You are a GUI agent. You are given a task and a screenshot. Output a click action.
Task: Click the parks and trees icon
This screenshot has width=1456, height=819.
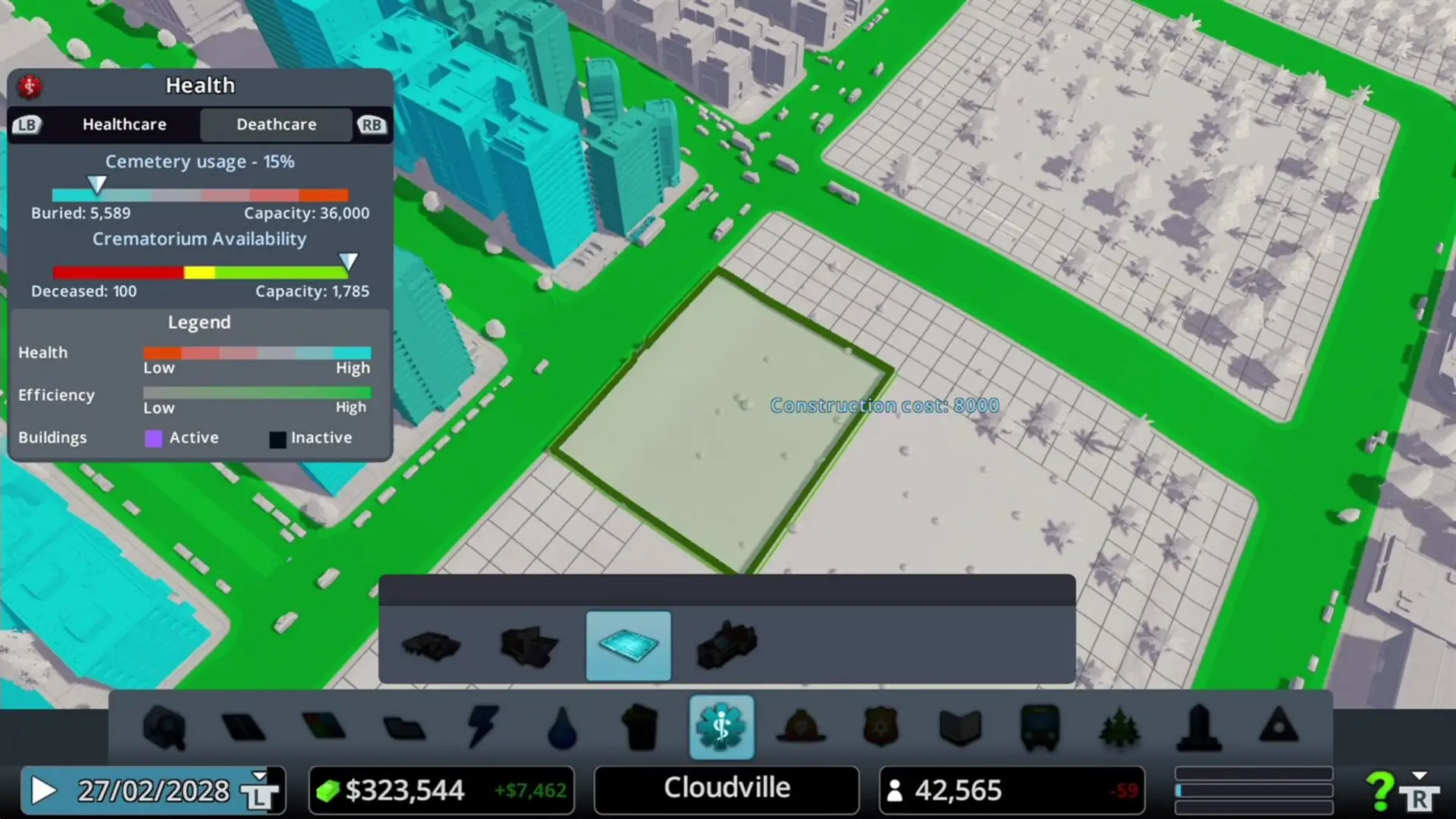click(1118, 728)
